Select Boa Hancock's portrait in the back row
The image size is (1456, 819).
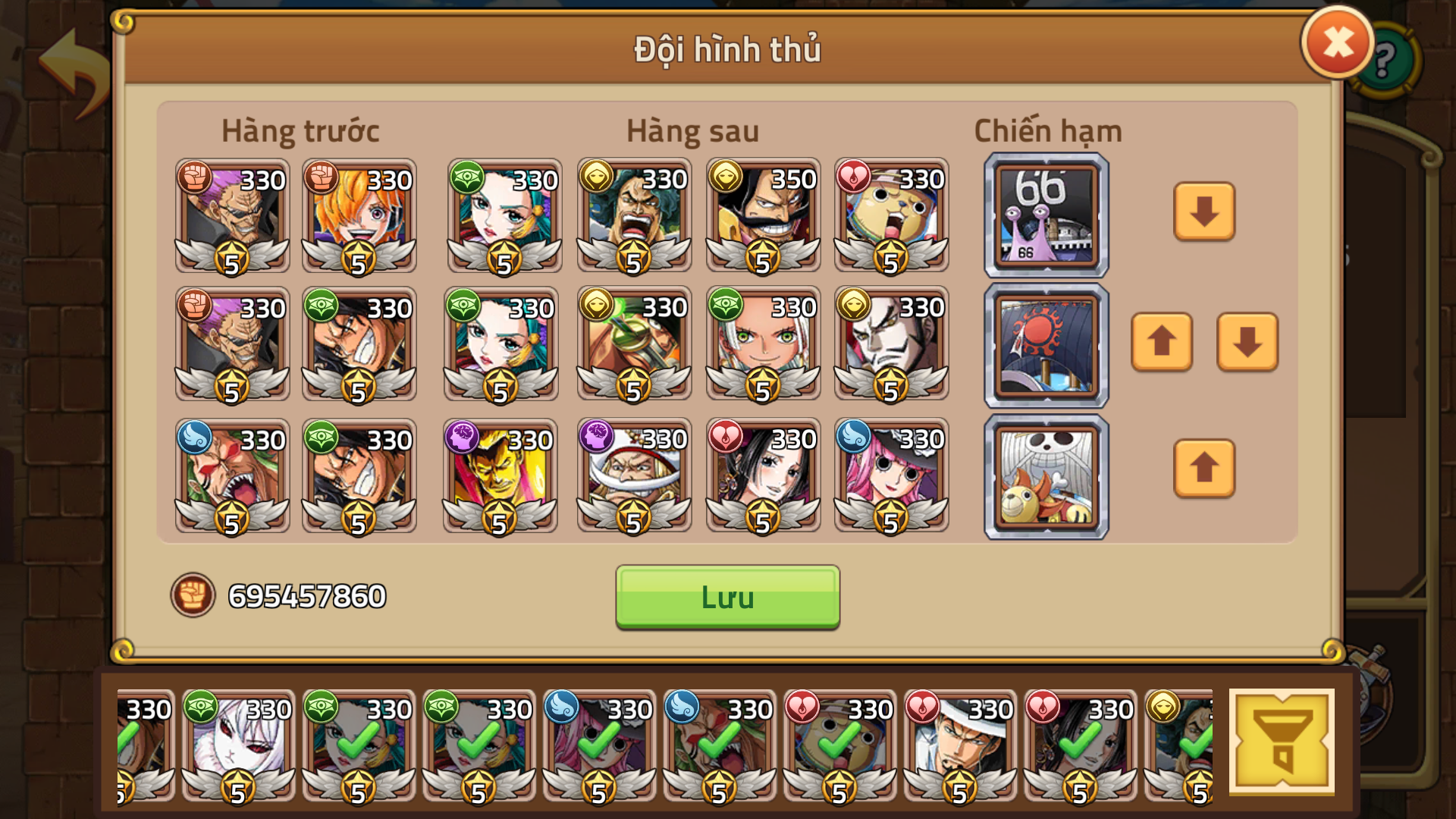click(x=762, y=478)
